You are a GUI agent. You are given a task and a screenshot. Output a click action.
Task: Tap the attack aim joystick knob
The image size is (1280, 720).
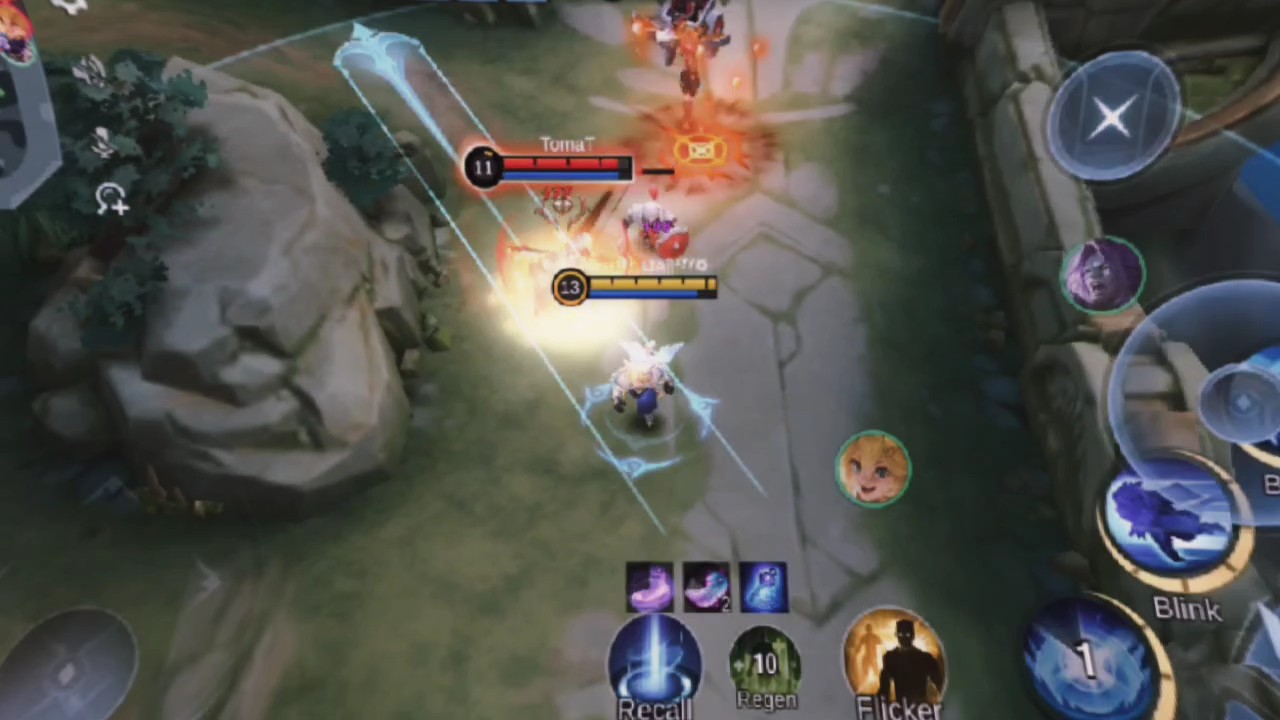point(1242,402)
